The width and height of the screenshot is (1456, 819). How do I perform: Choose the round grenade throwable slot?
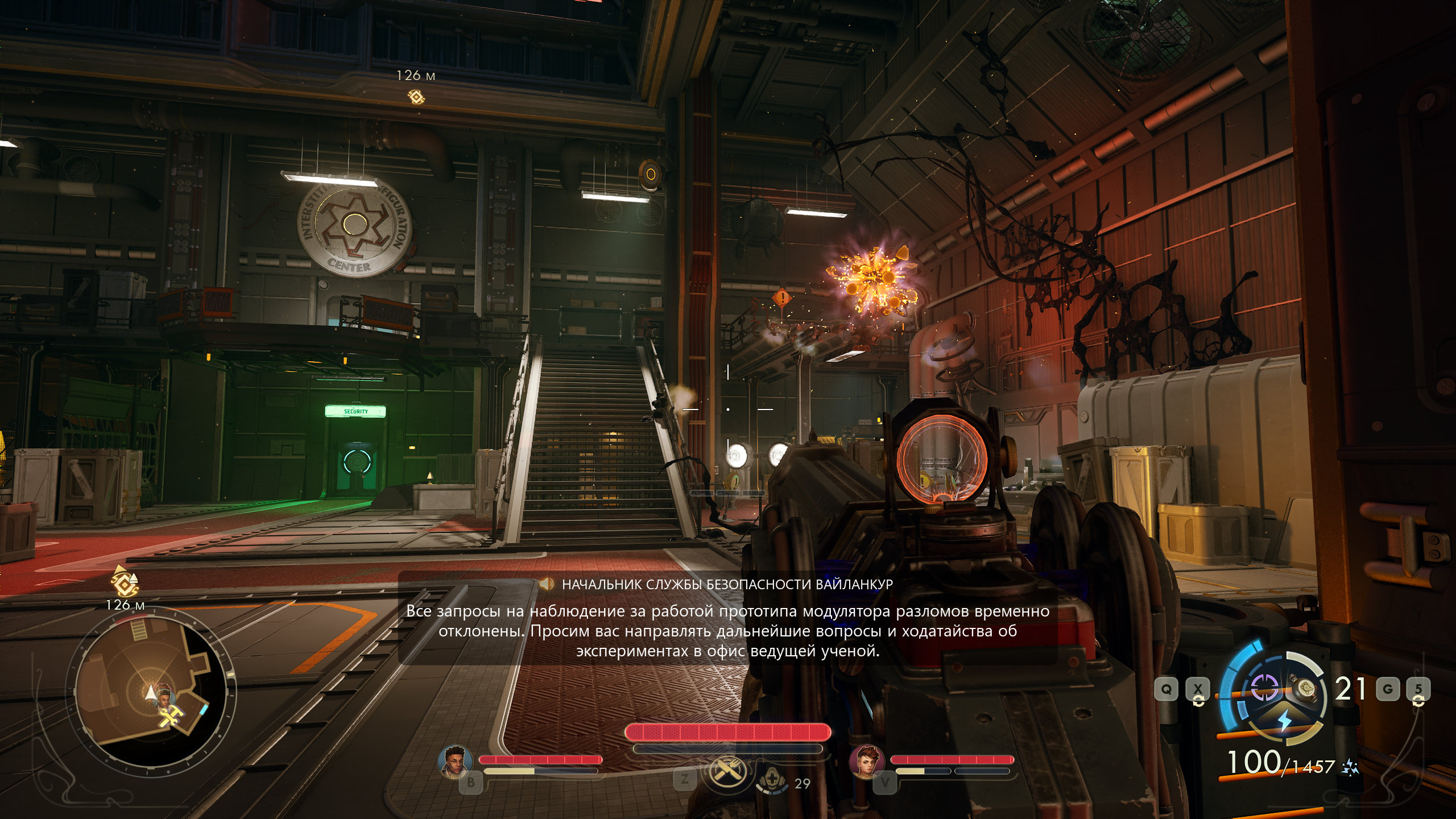coord(1304,690)
